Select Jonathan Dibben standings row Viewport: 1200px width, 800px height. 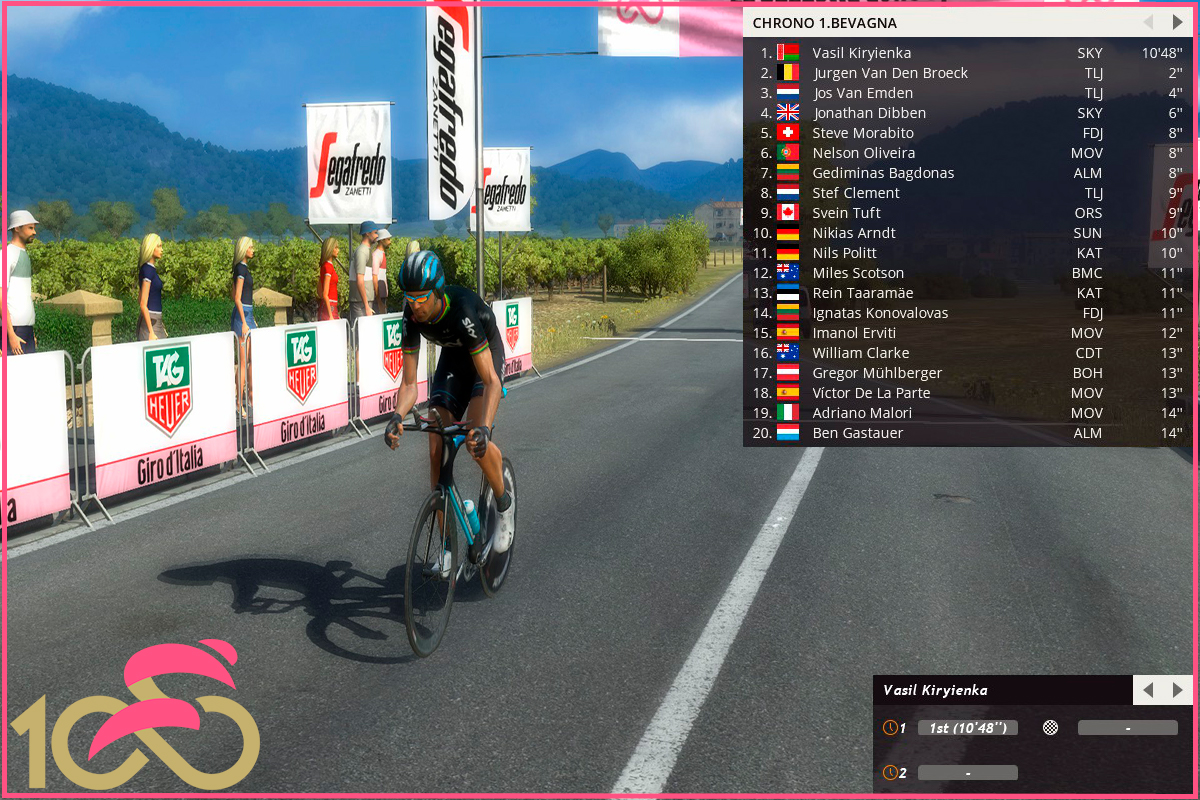coord(869,113)
